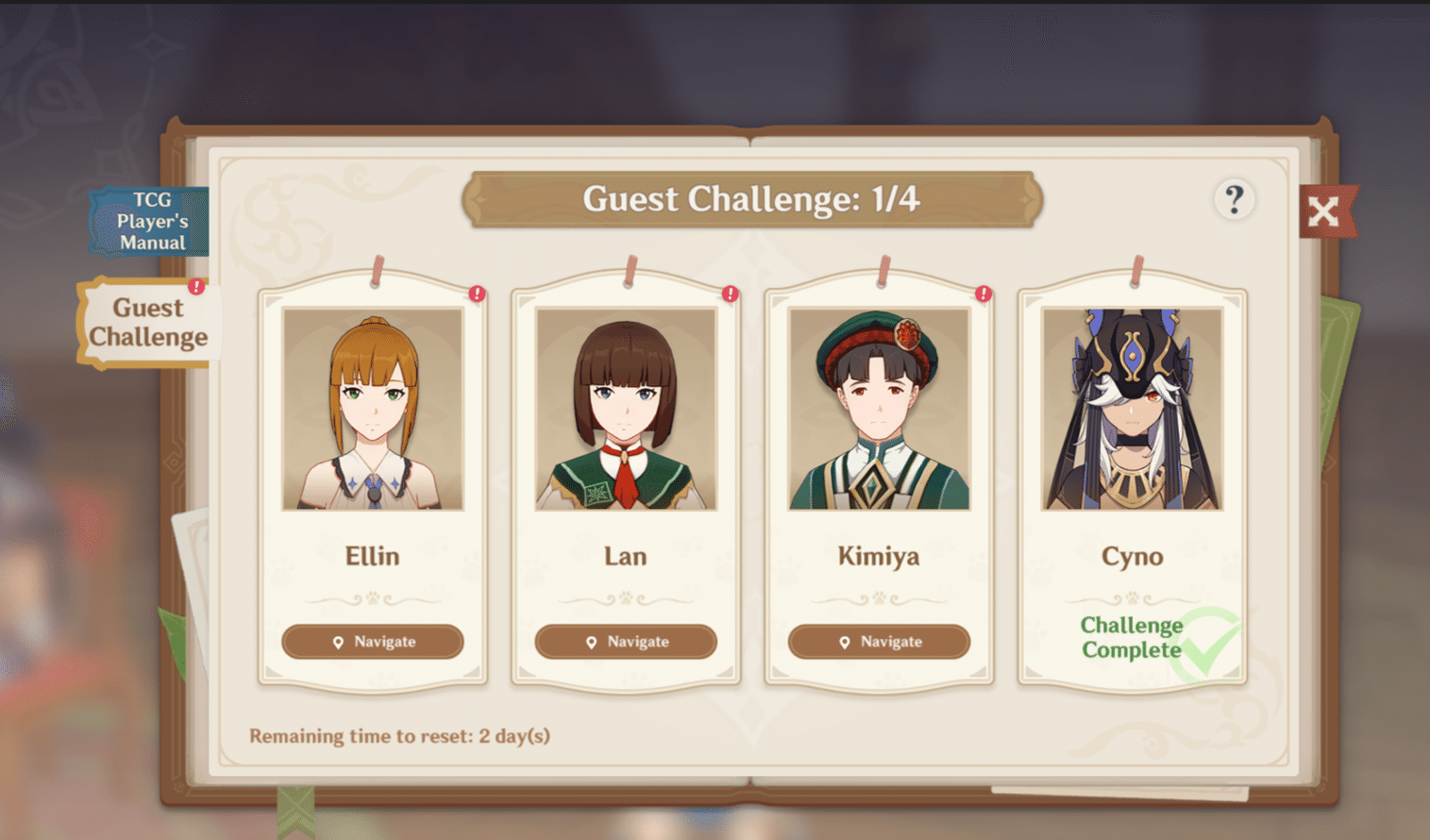The height and width of the screenshot is (840, 1430).
Task: Click the notification badge on Lan's card
Action: click(x=730, y=294)
